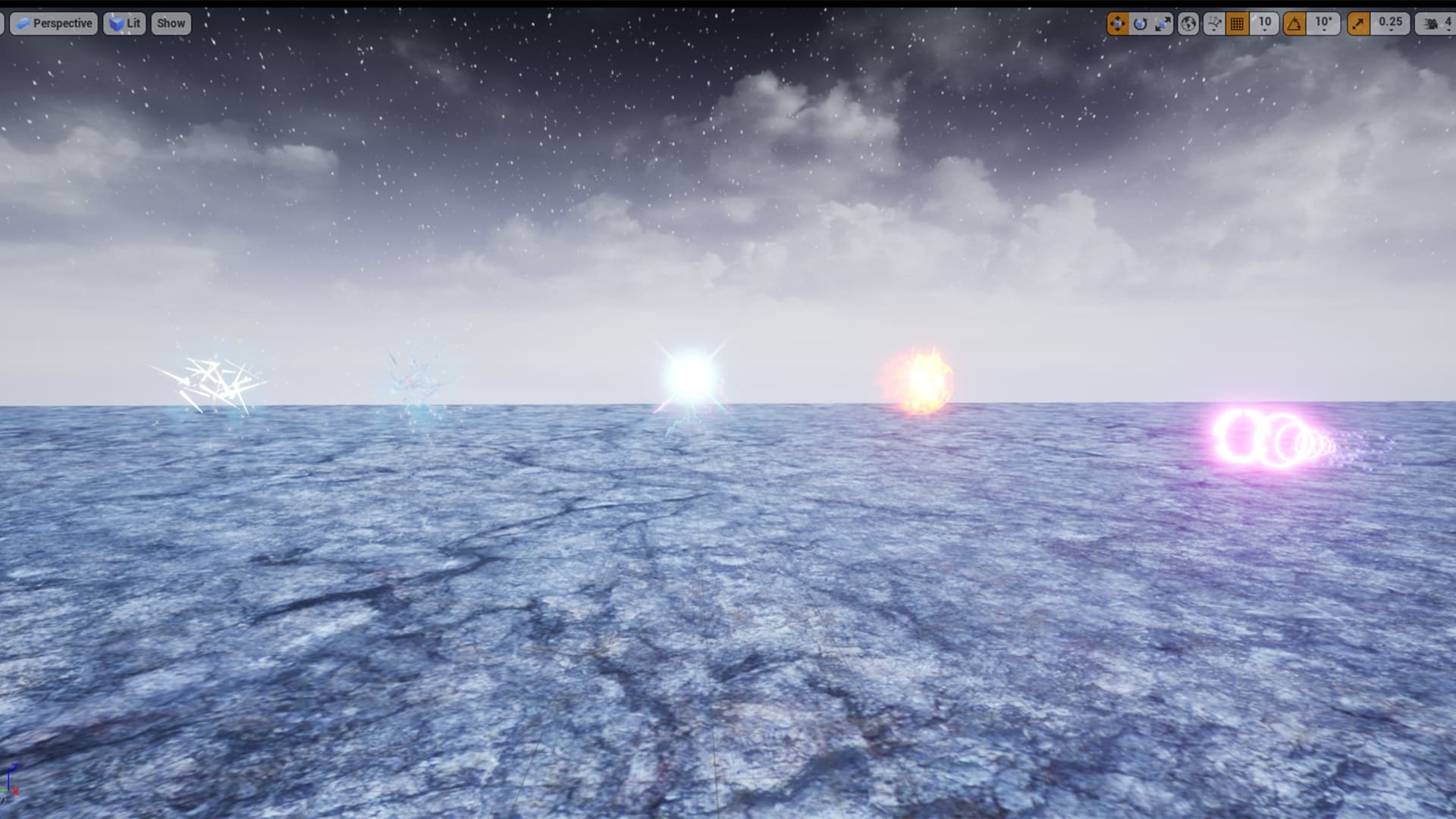Open the grid snap size dropdown showing 10
This screenshot has height=819, width=1456.
pyautogui.click(x=1266, y=24)
